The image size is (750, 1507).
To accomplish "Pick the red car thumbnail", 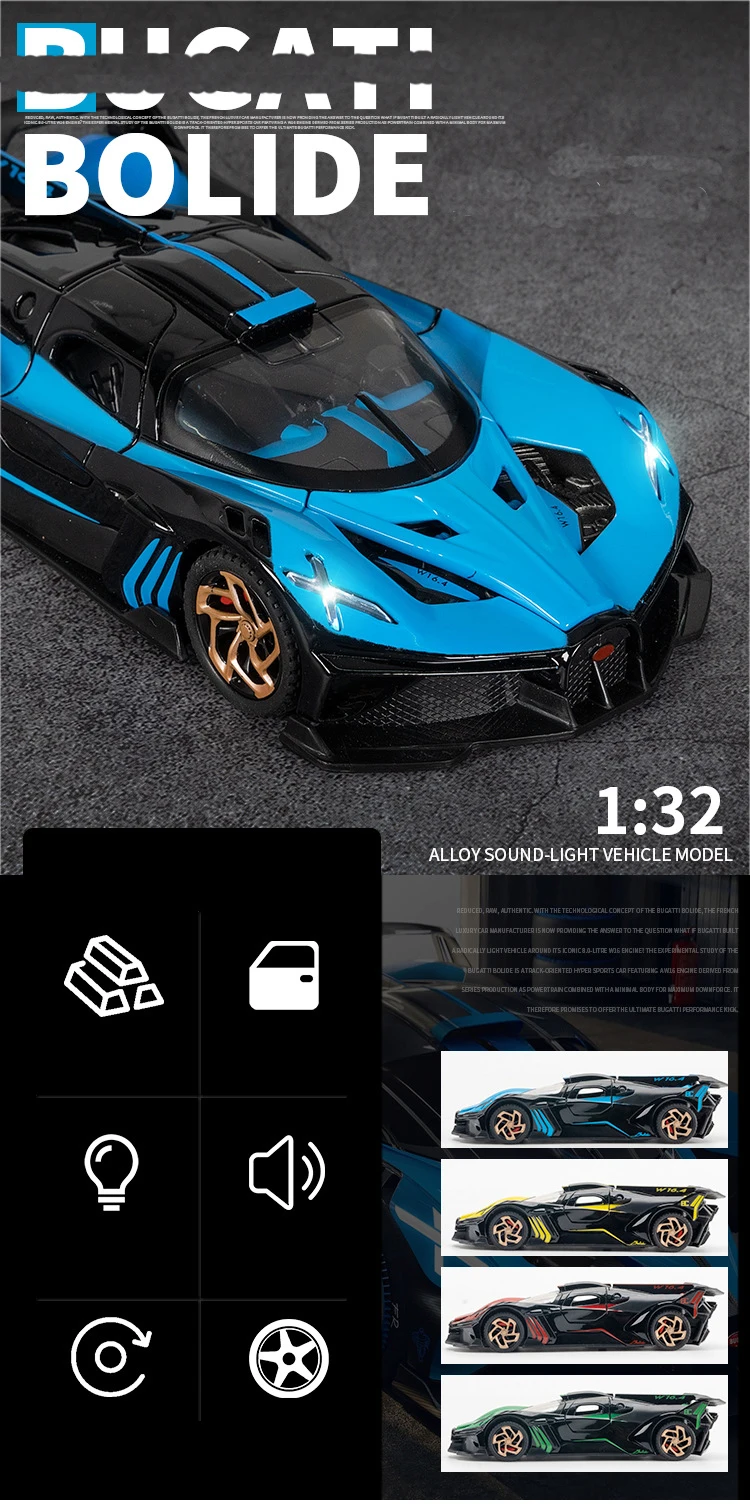I will coord(584,1315).
